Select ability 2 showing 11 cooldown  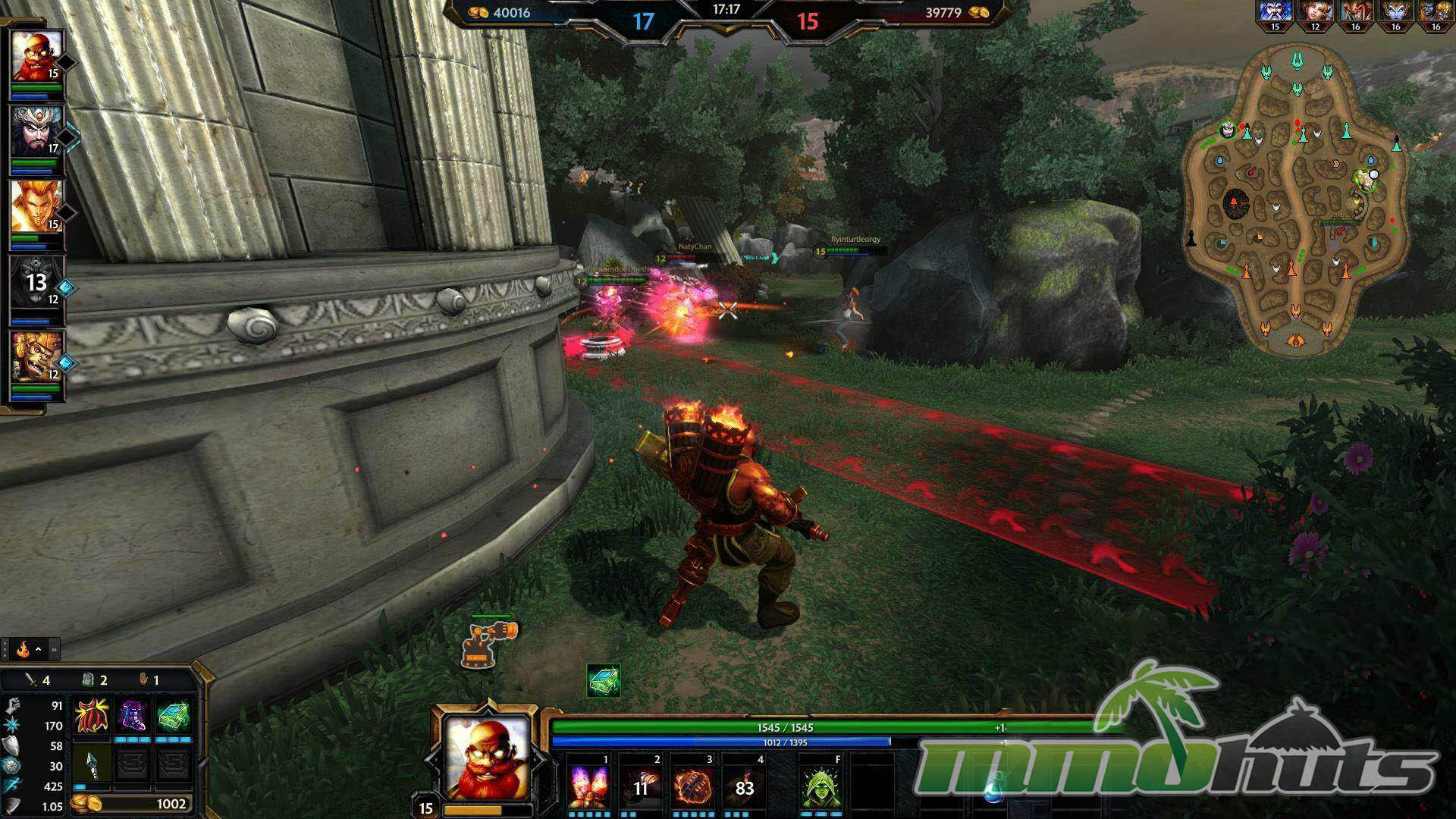point(642,786)
